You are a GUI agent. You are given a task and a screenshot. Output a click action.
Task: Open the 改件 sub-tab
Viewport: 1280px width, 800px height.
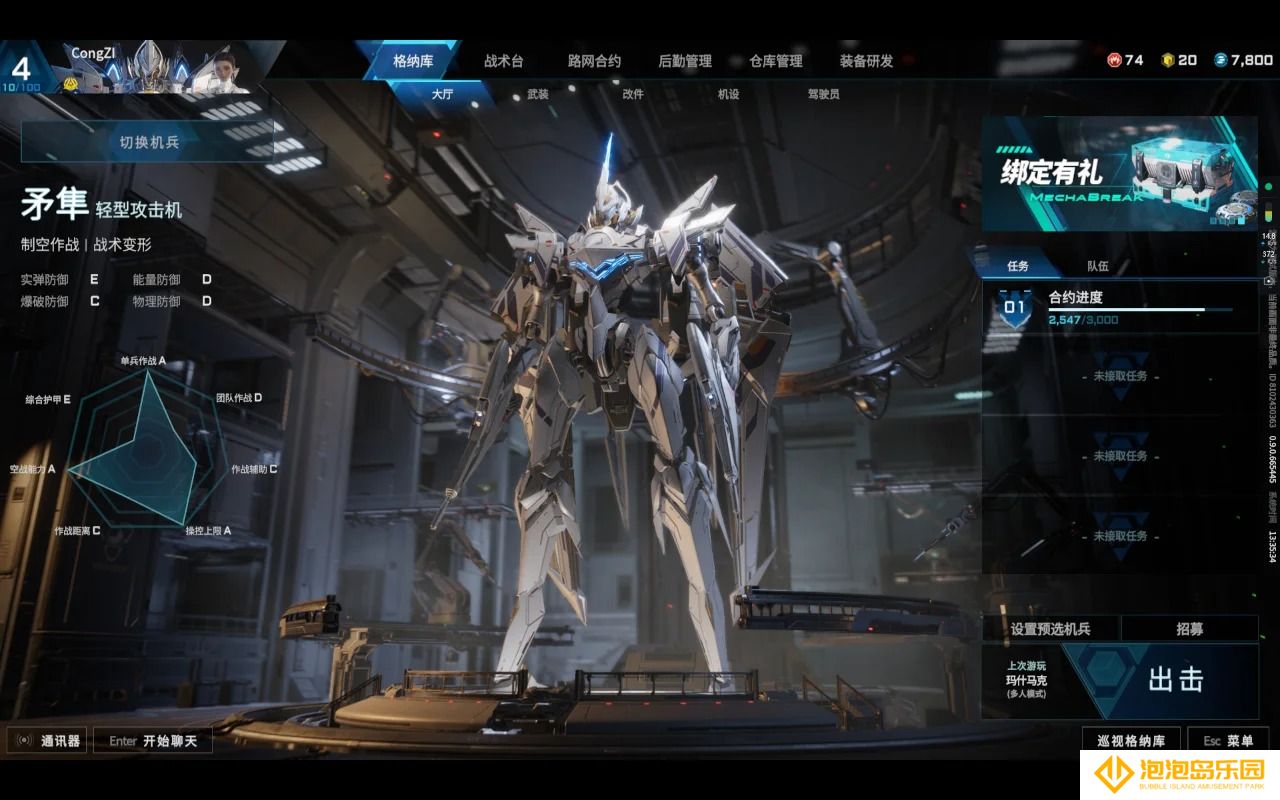[633, 94]
